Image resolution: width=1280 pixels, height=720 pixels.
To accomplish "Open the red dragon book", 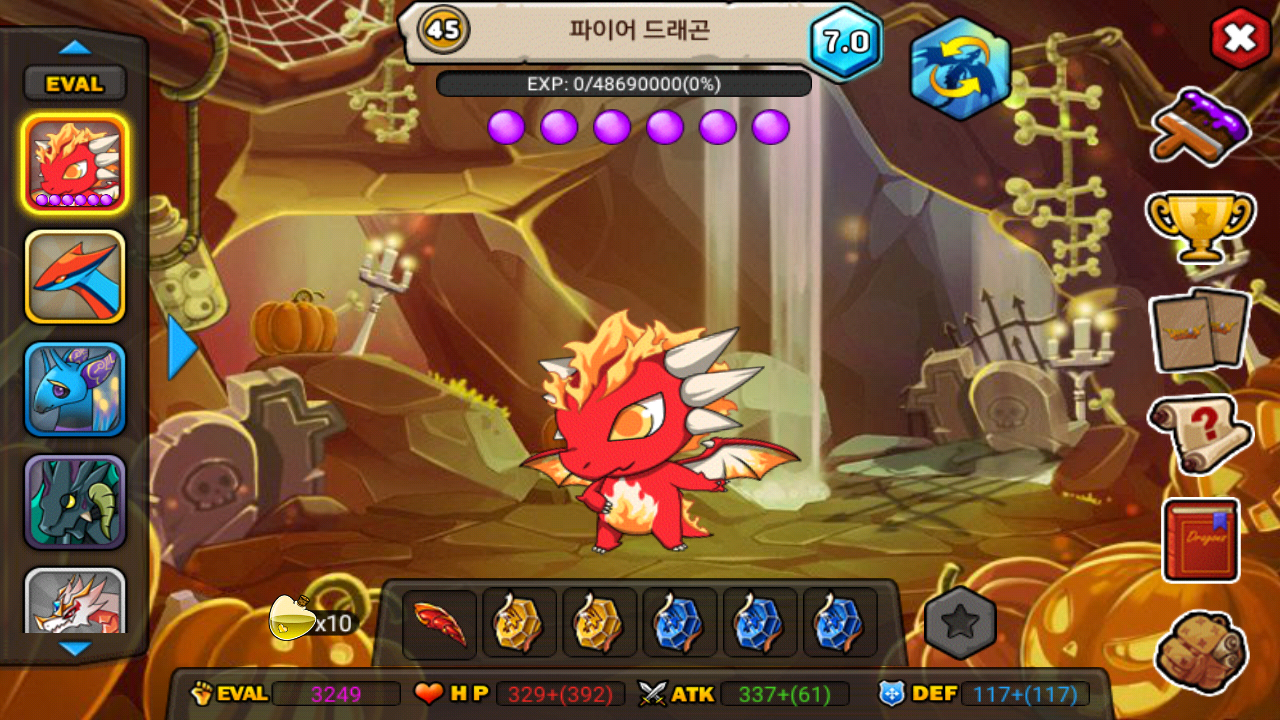I will click(x=1200, y=540).
